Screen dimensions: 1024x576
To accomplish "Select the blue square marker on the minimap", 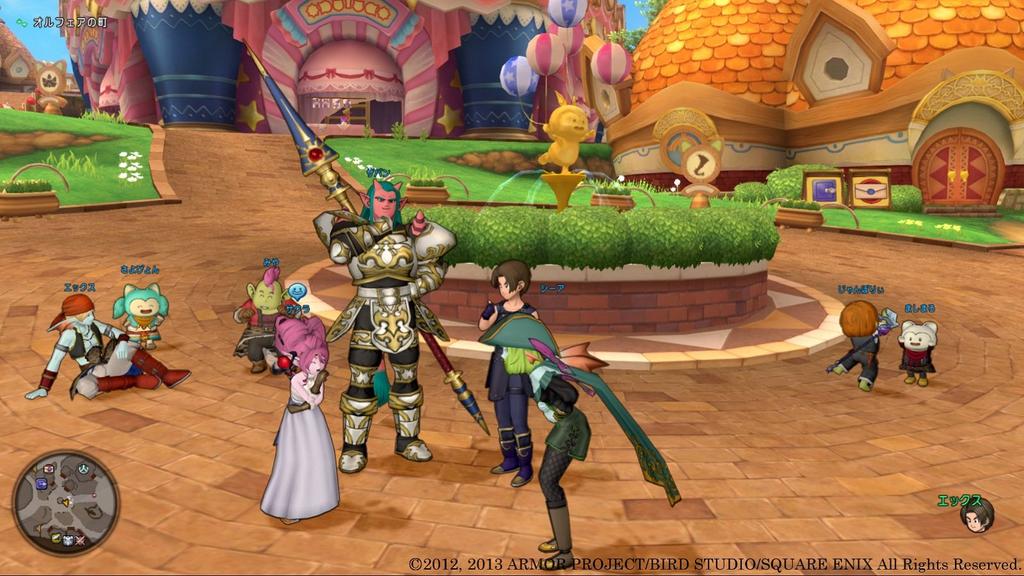I will pos(41,484).
